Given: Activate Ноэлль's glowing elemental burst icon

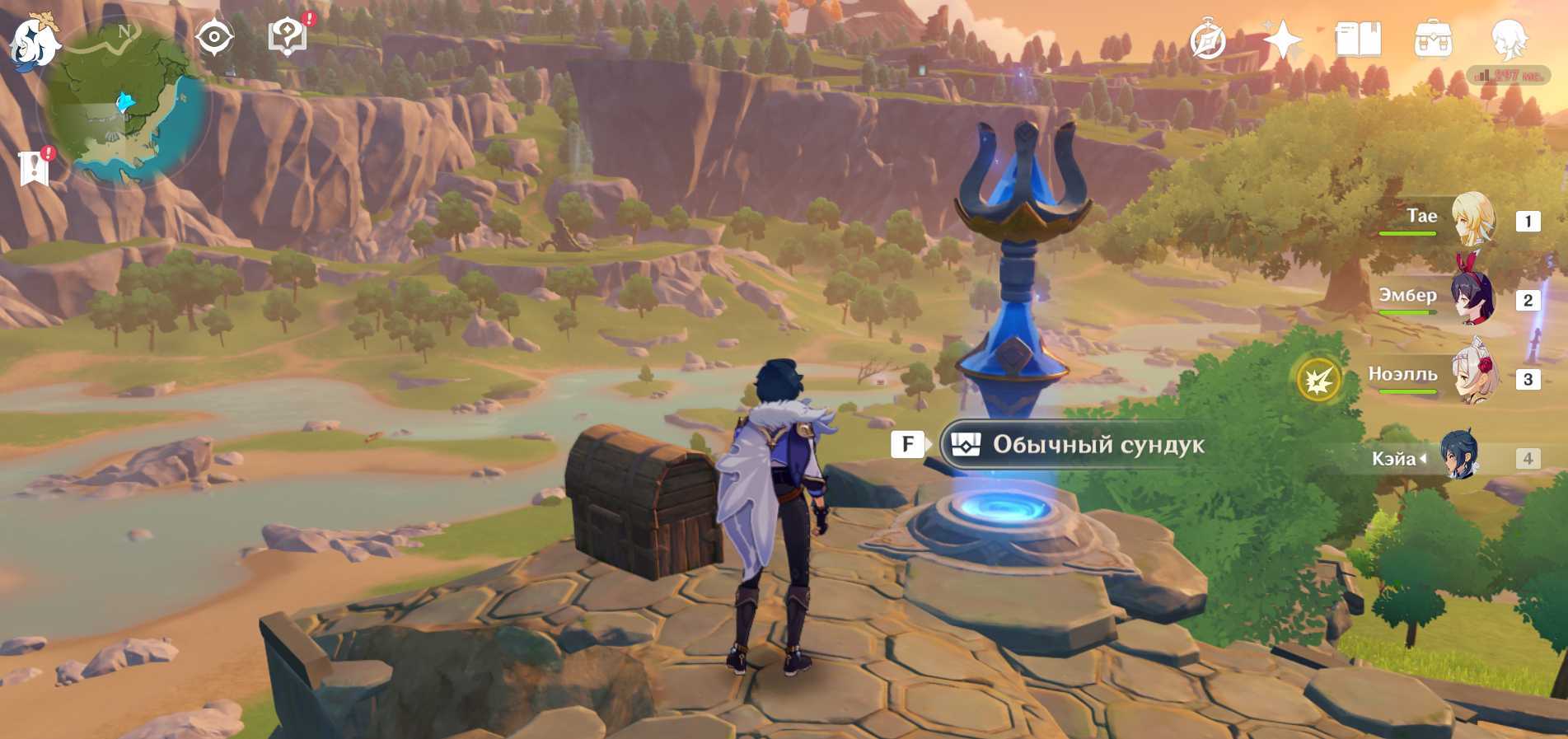Looking at the screenshot, I should click(x=1318, y=380).
